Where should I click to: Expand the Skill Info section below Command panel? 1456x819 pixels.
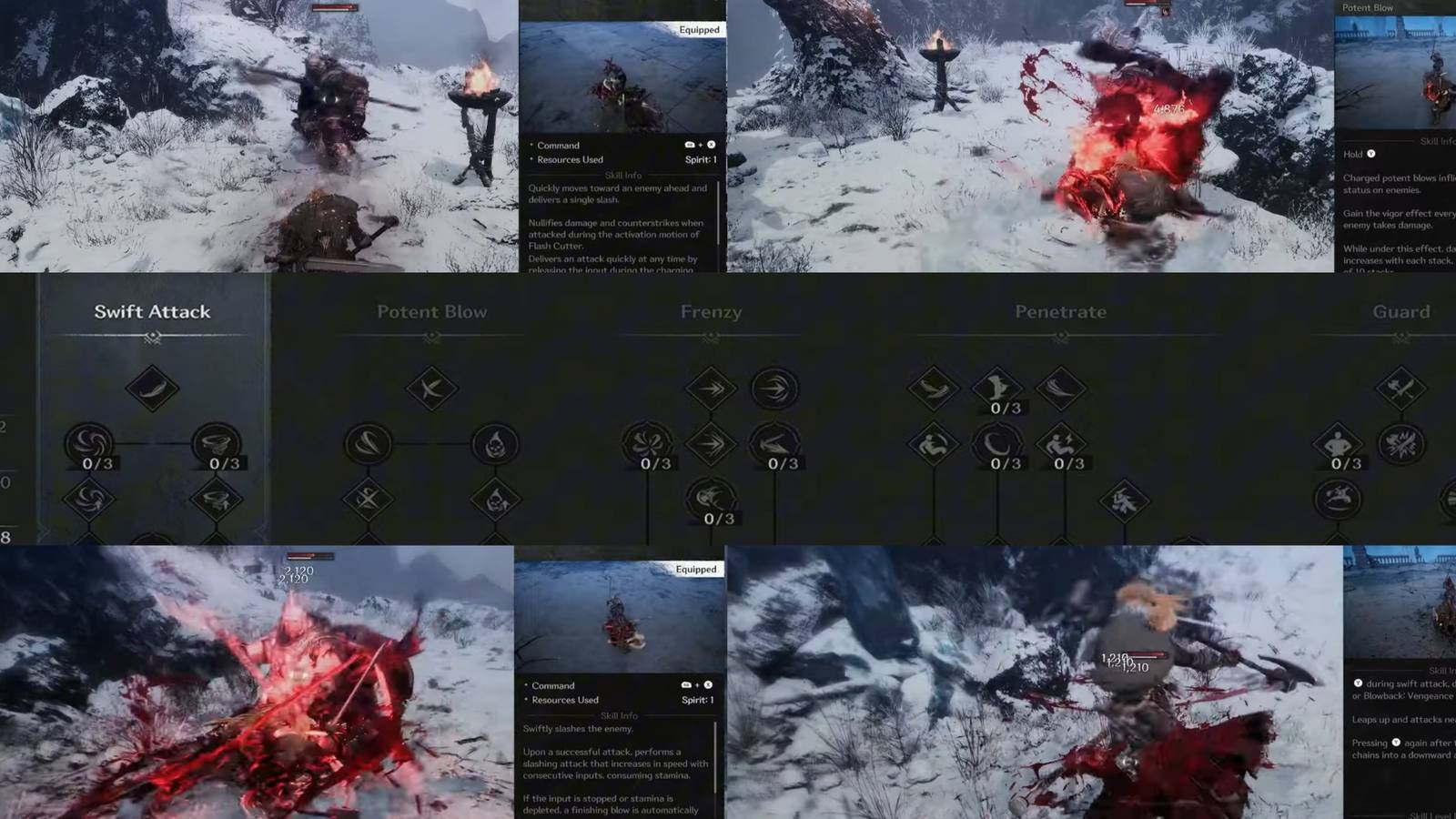point(623,173)
